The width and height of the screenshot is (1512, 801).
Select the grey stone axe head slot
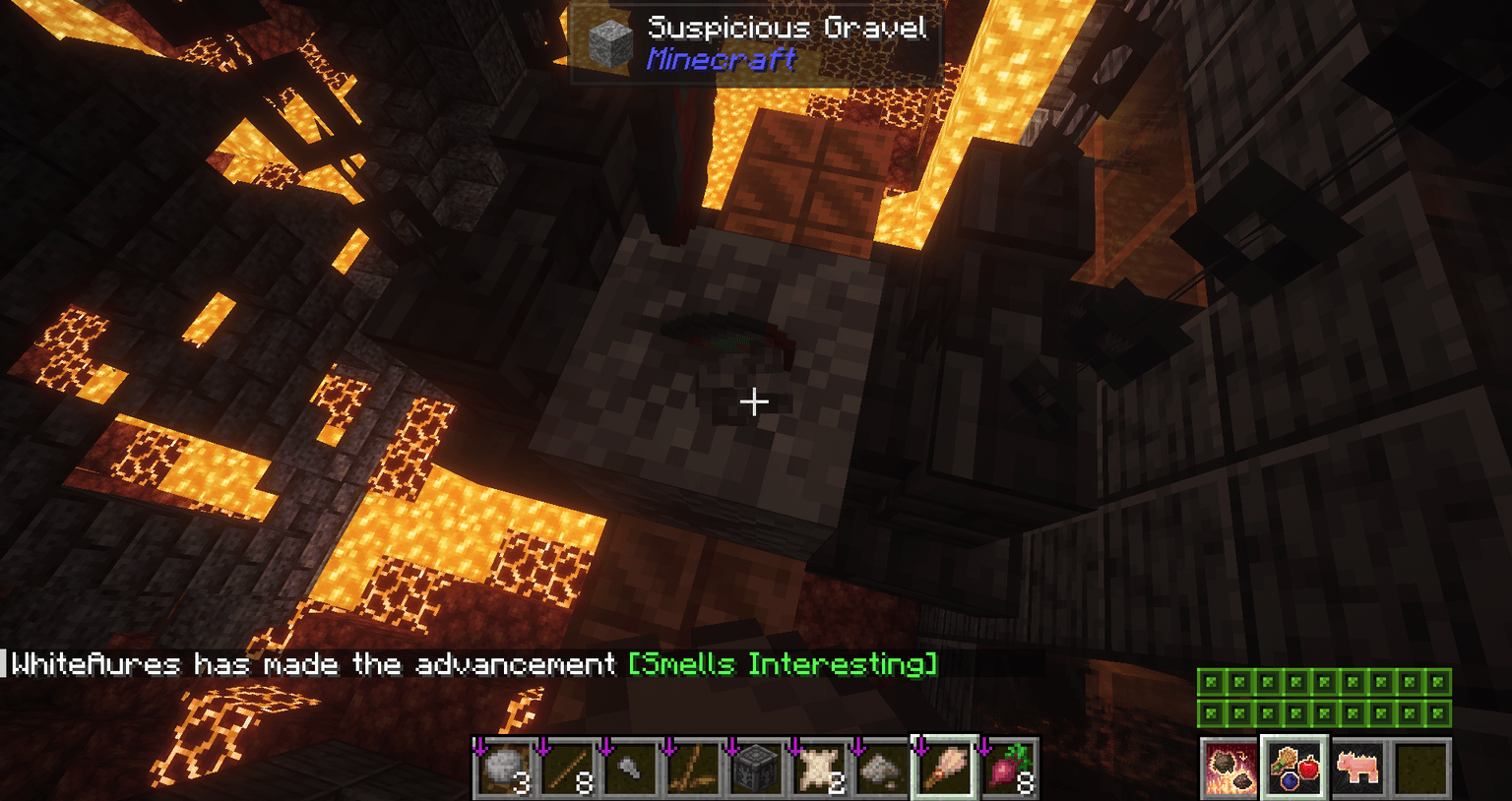[x=882, y=767]
